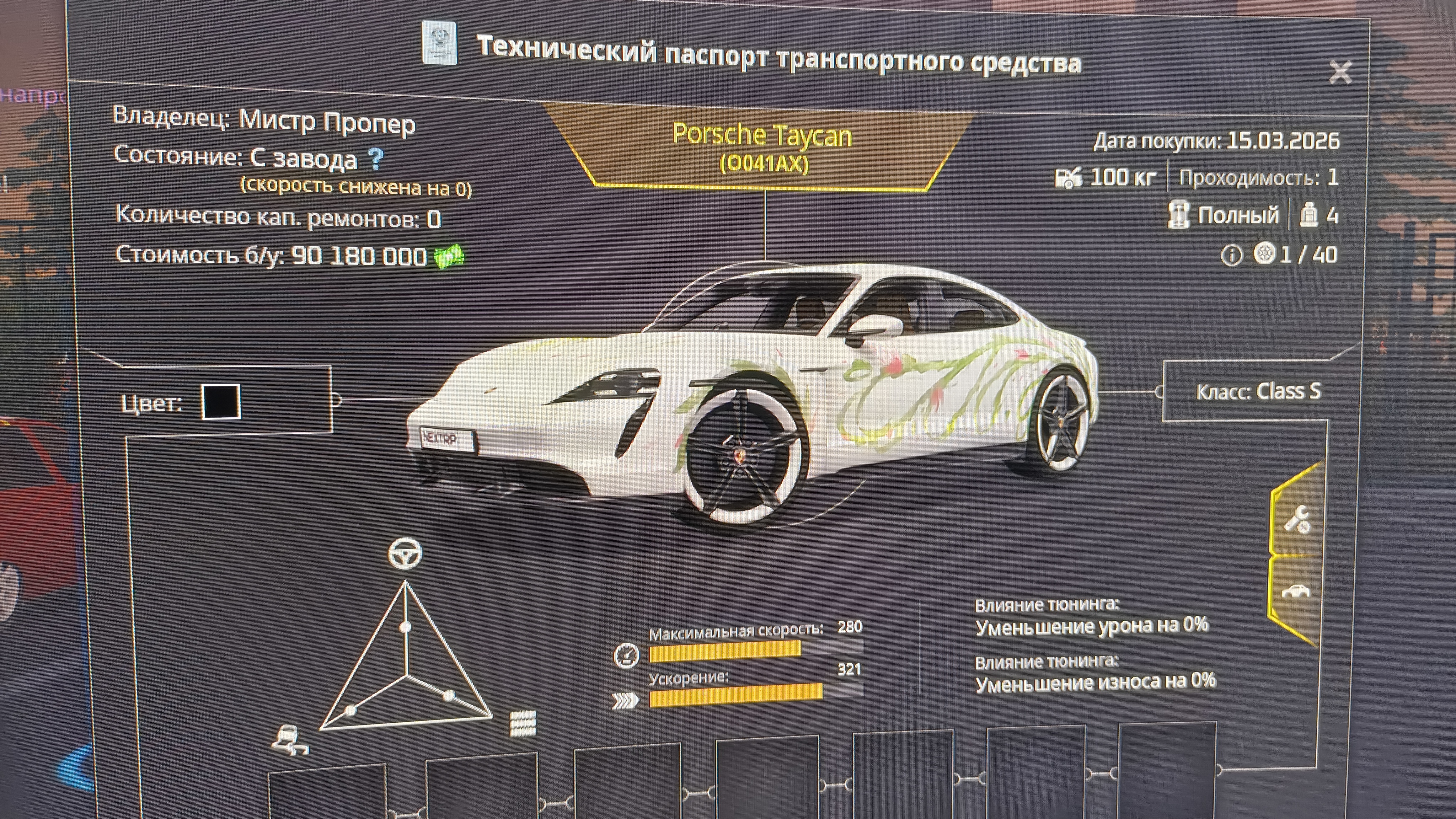Viewport: 1456px width, 819px height.
Task: Click the blue question mark next to condition
Action: click(x=375, y=159)
